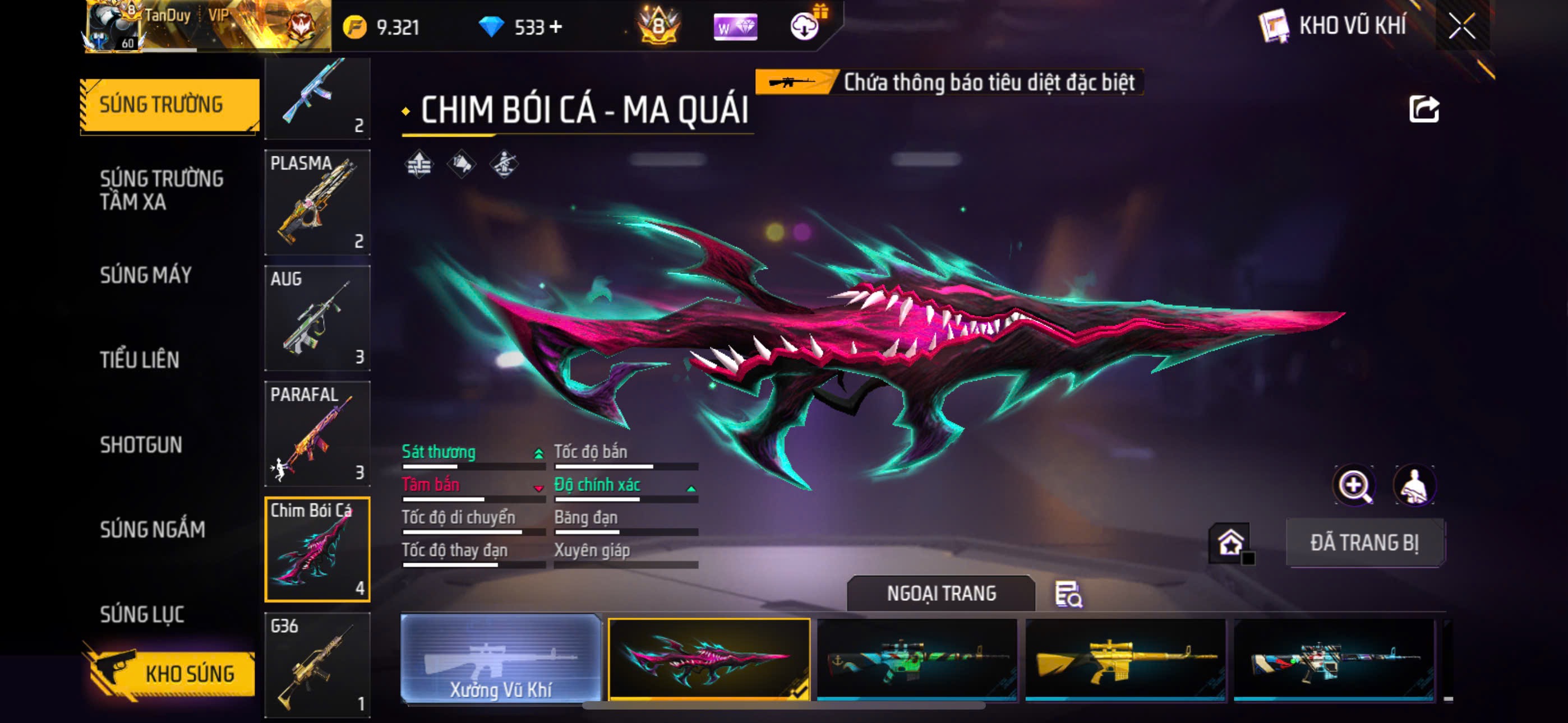This screenshot has width=1568, height=723.
Task: Open the Súng Lục category
Action: coord(142,614)
